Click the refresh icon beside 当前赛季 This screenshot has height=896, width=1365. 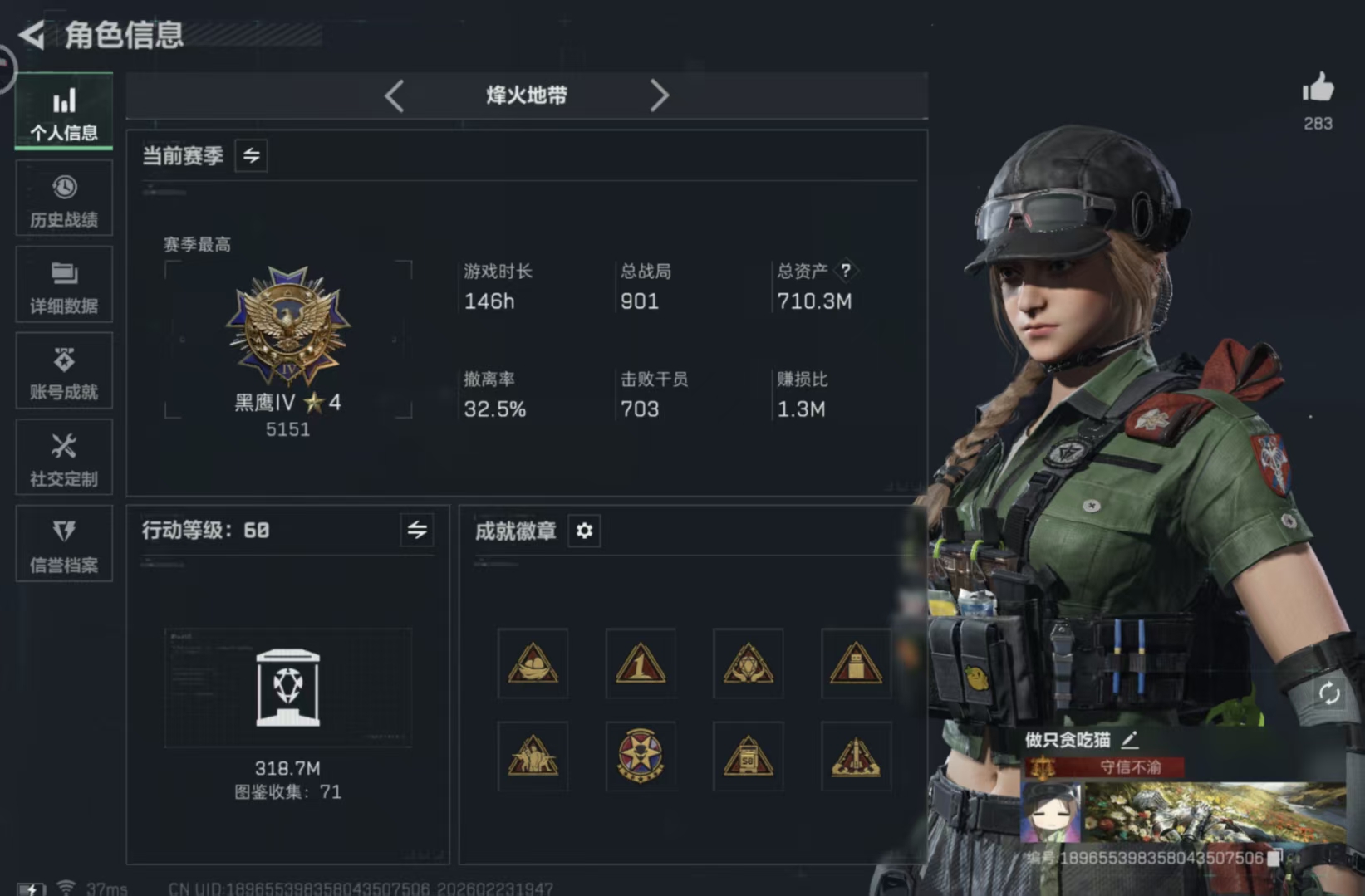click(252, 155)
